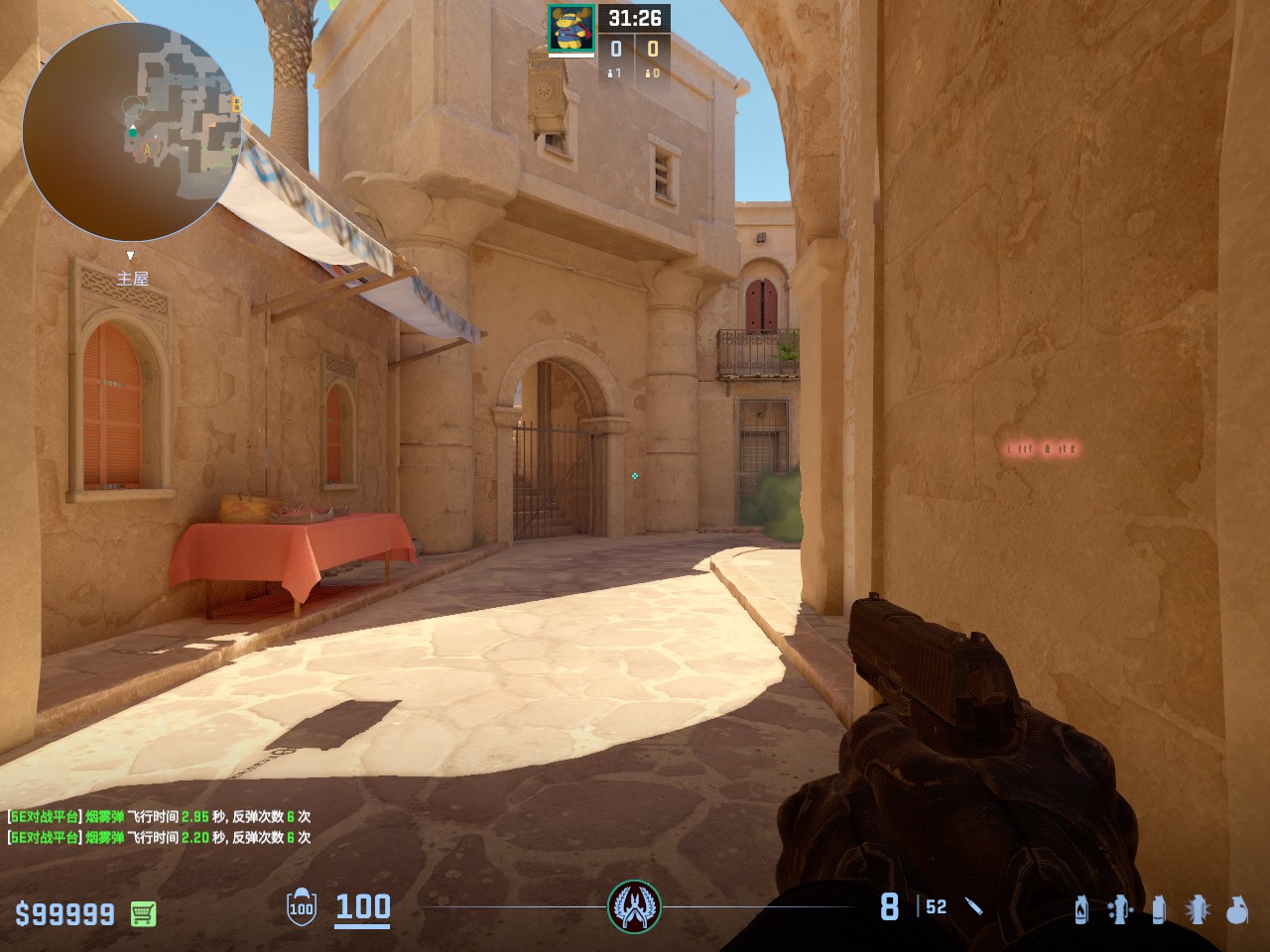Screen dimensions: 1270x952
Task: Select the bombsite B marker on the radar
Action: pyautogui.click(x=236, y=104)
